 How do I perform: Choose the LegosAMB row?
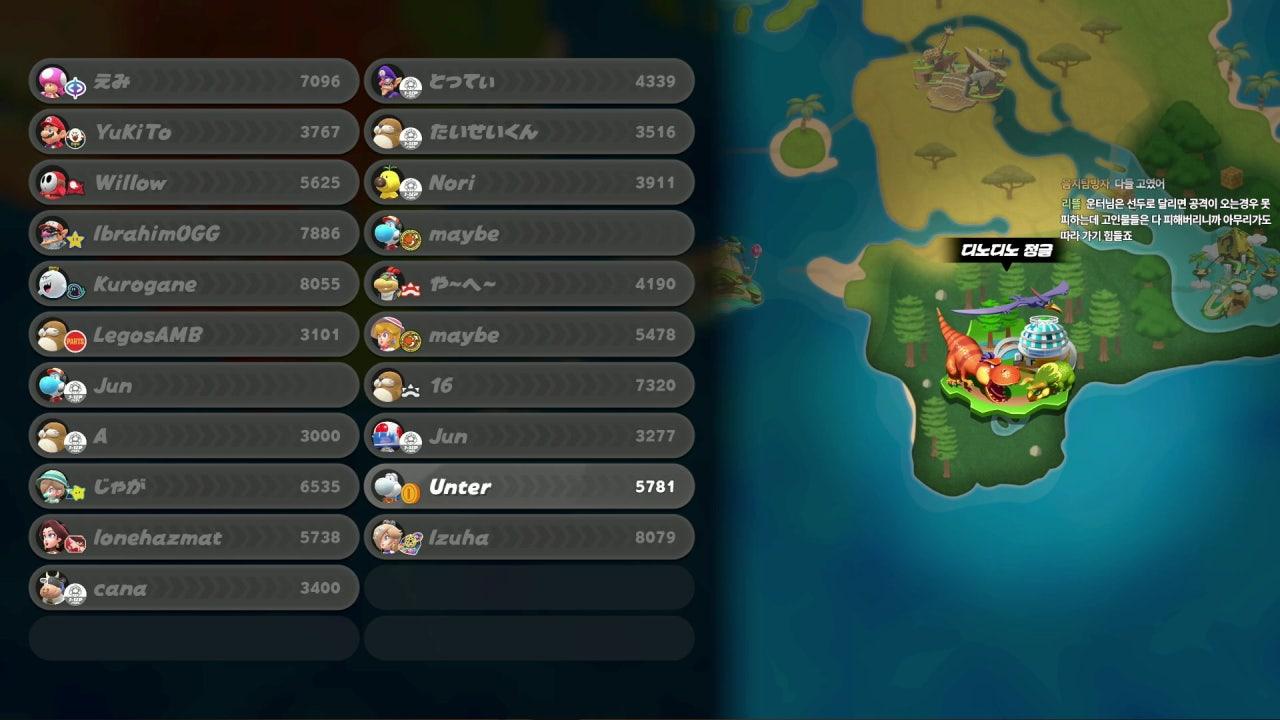click(194, 335)
